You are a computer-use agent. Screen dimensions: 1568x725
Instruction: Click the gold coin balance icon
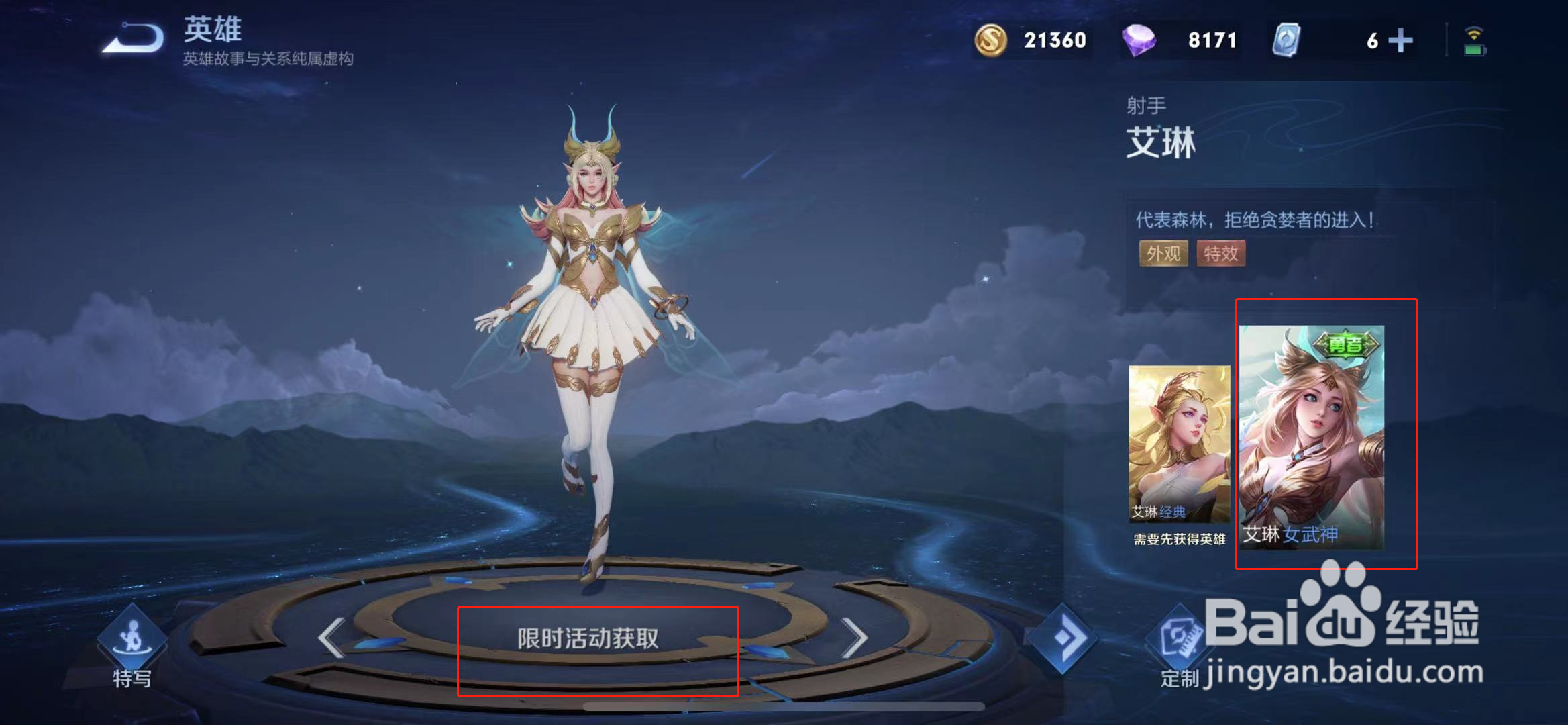(993, 40)
